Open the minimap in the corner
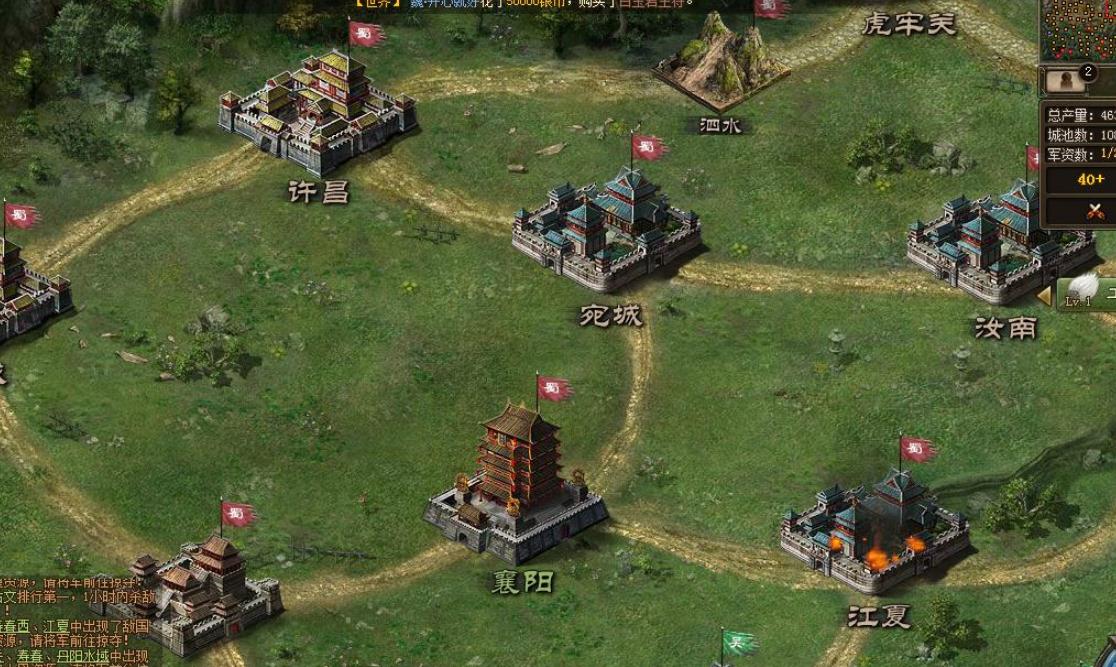The height and width of the screenshot is (667, 1116). pyautogui.click(x=1079, y=30)
